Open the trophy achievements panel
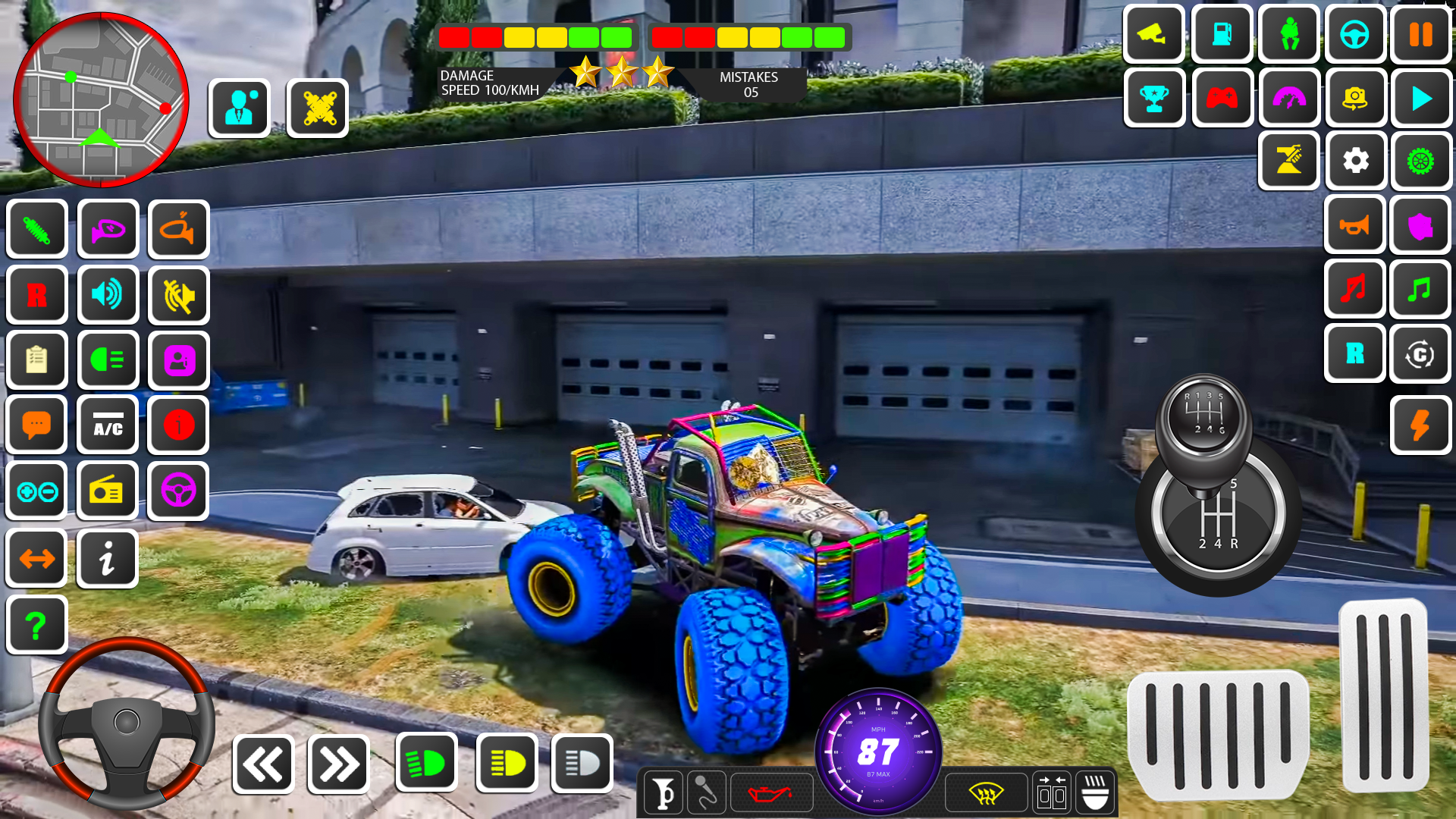This screenshot has width=1456, height=819. 1154,99
